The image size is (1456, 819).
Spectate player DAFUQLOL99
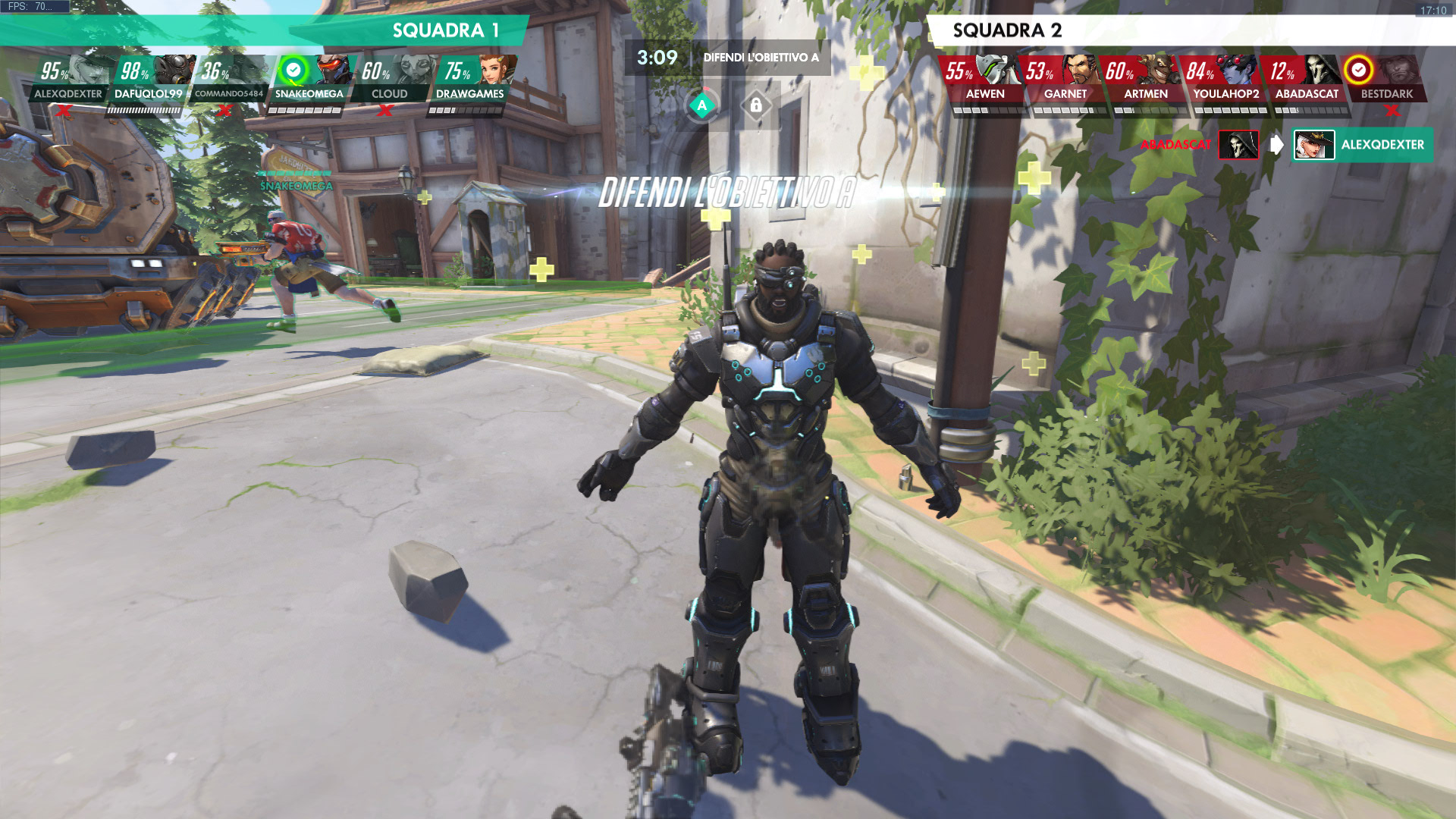[x=149, y=79]
